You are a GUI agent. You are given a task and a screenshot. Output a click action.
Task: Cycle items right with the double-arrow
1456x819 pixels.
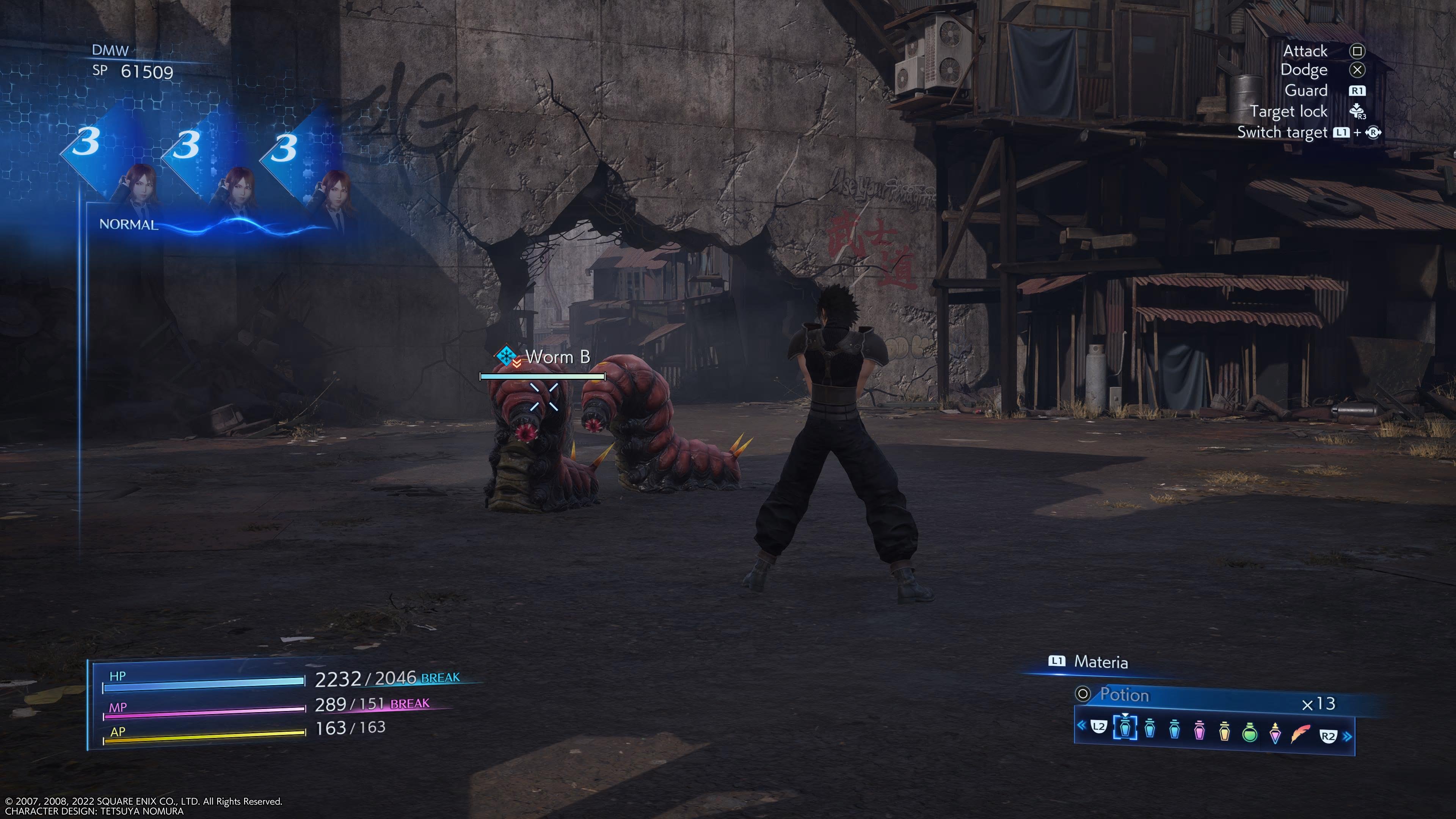coord(1348,736)
